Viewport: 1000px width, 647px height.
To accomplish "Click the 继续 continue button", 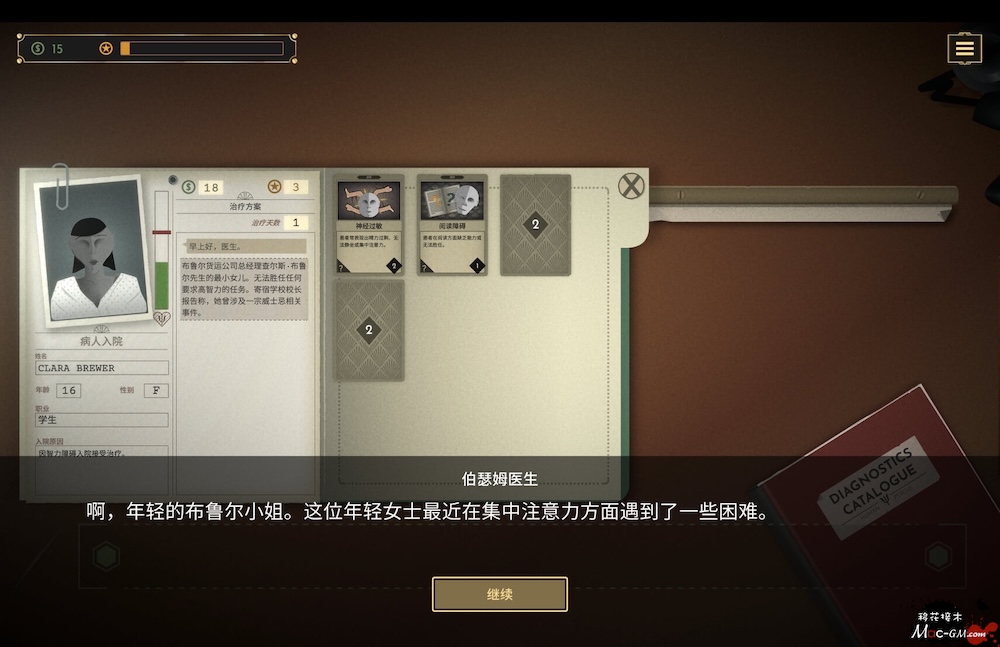I will point(499,594).
